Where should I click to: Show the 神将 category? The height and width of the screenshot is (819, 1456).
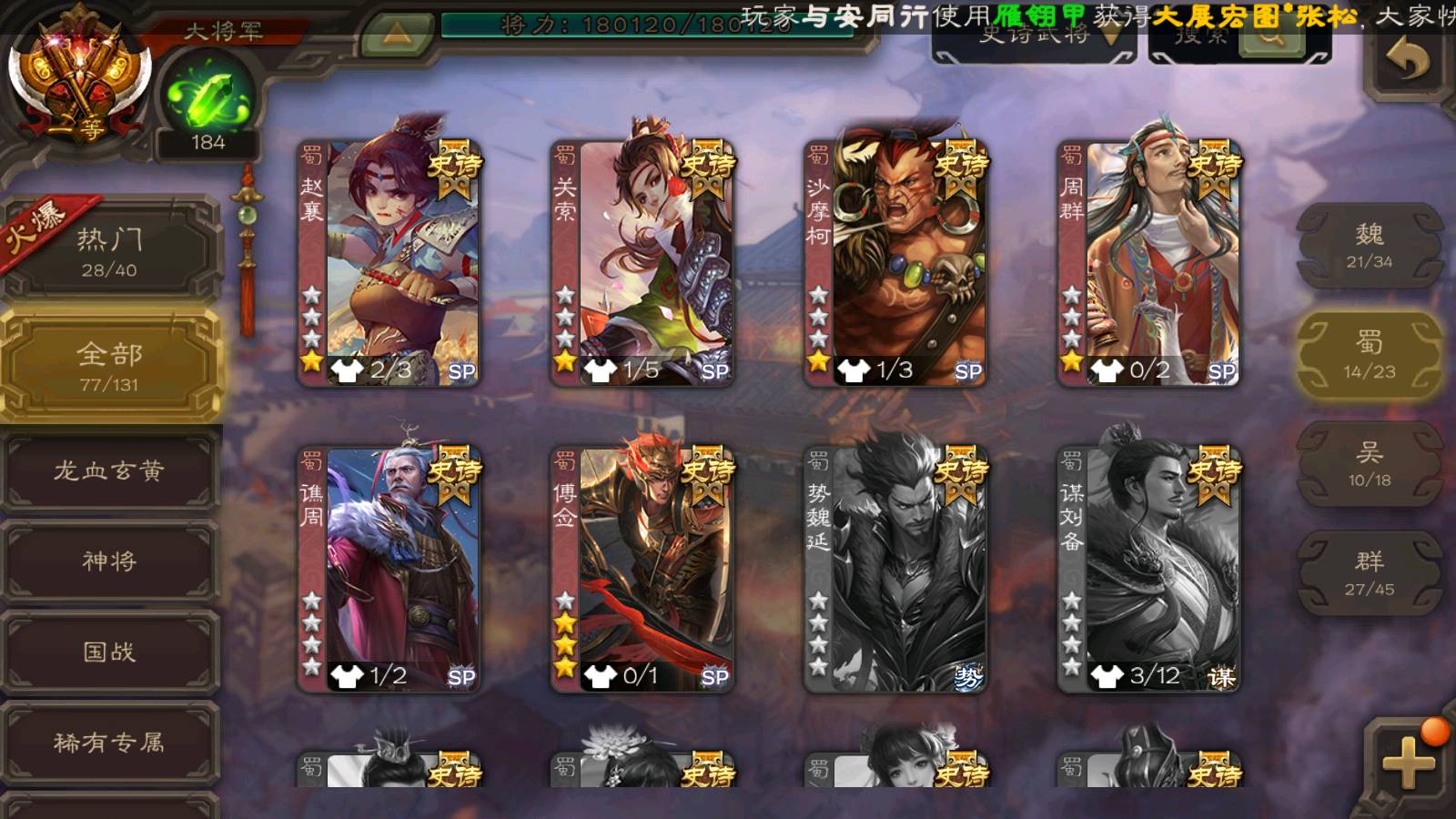(110, 561)
